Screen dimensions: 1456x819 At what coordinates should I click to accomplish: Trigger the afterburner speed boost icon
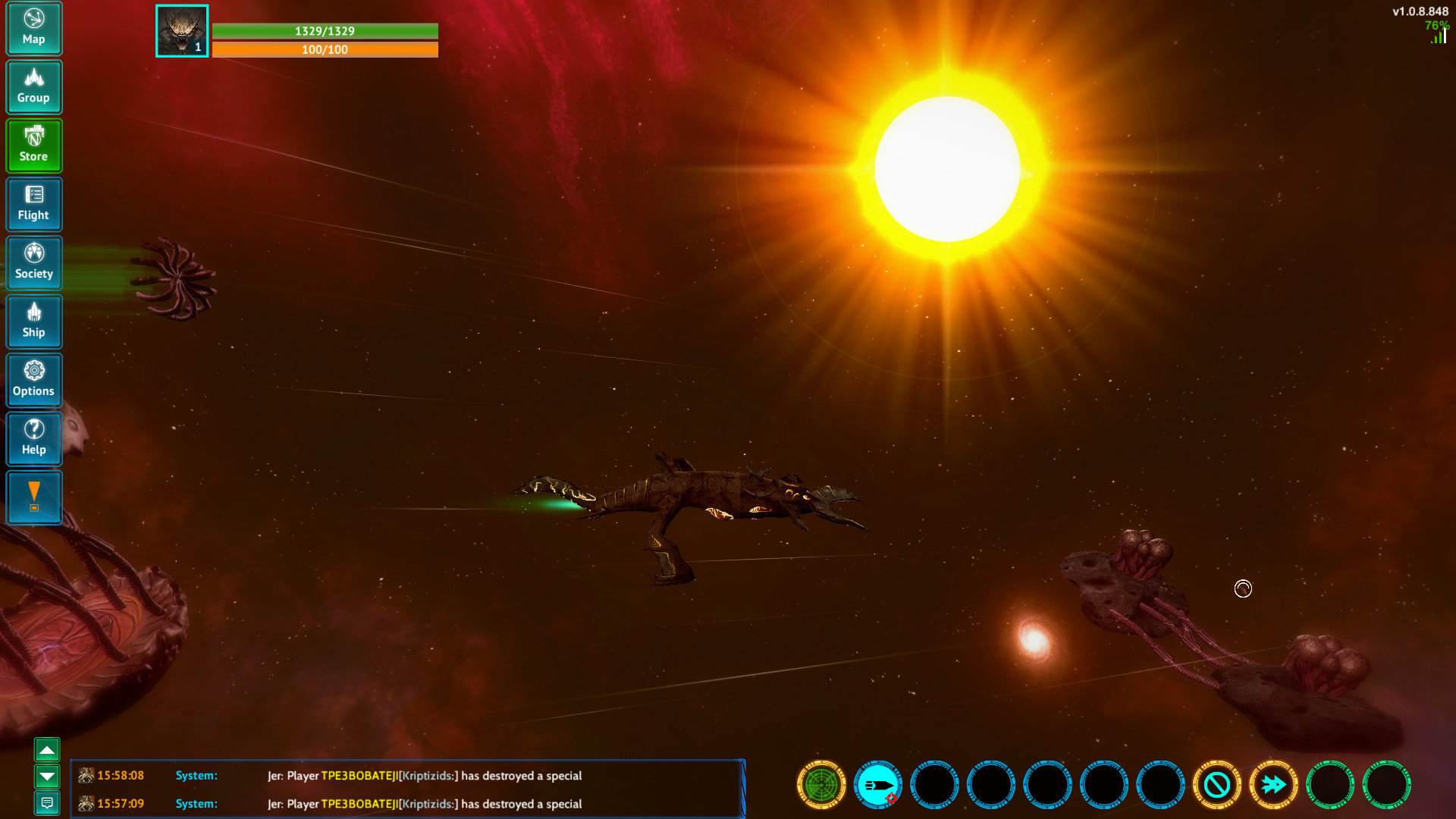[x=1273, y=785]
